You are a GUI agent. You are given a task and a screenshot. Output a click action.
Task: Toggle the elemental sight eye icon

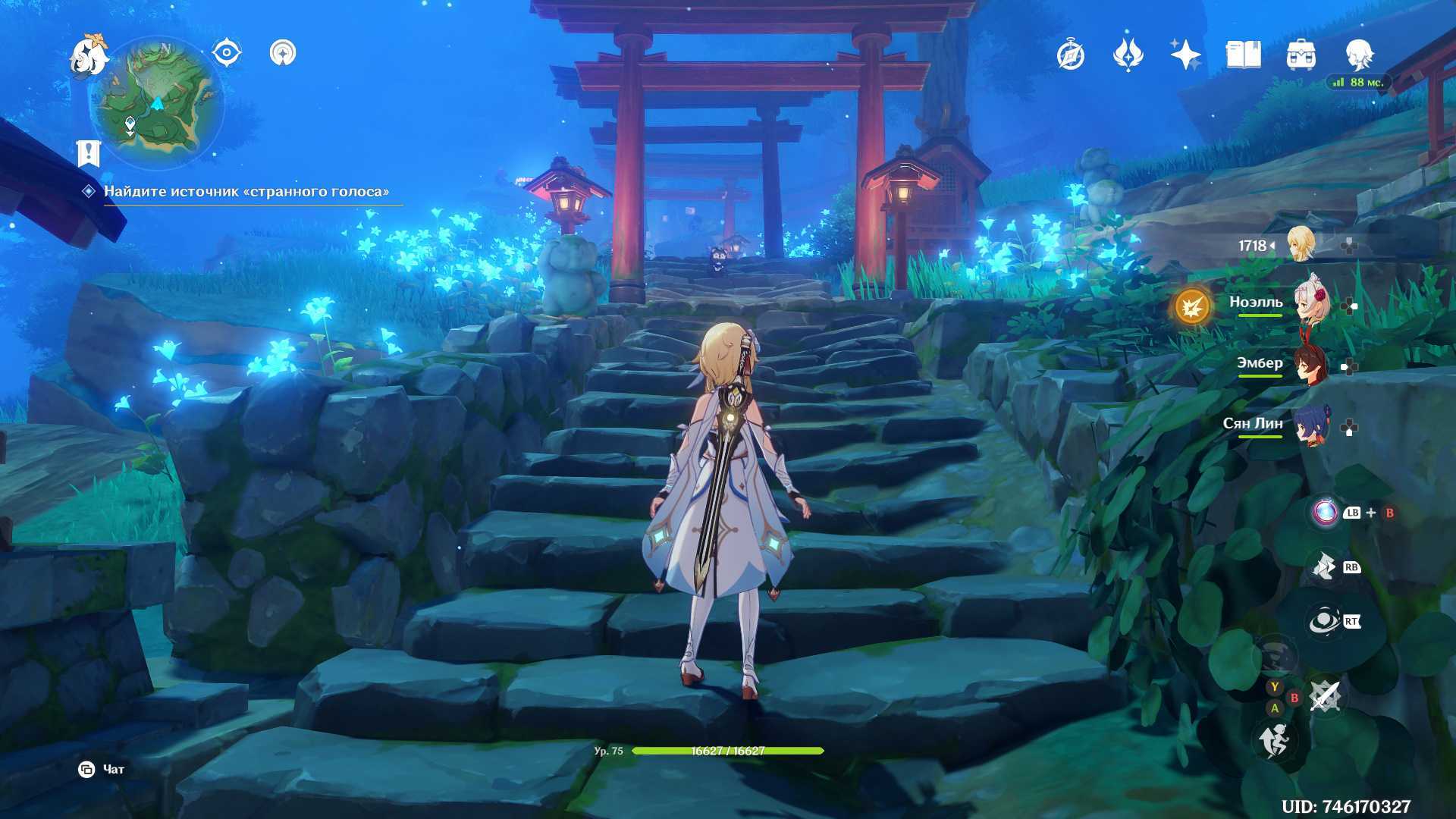coord(226,53)
